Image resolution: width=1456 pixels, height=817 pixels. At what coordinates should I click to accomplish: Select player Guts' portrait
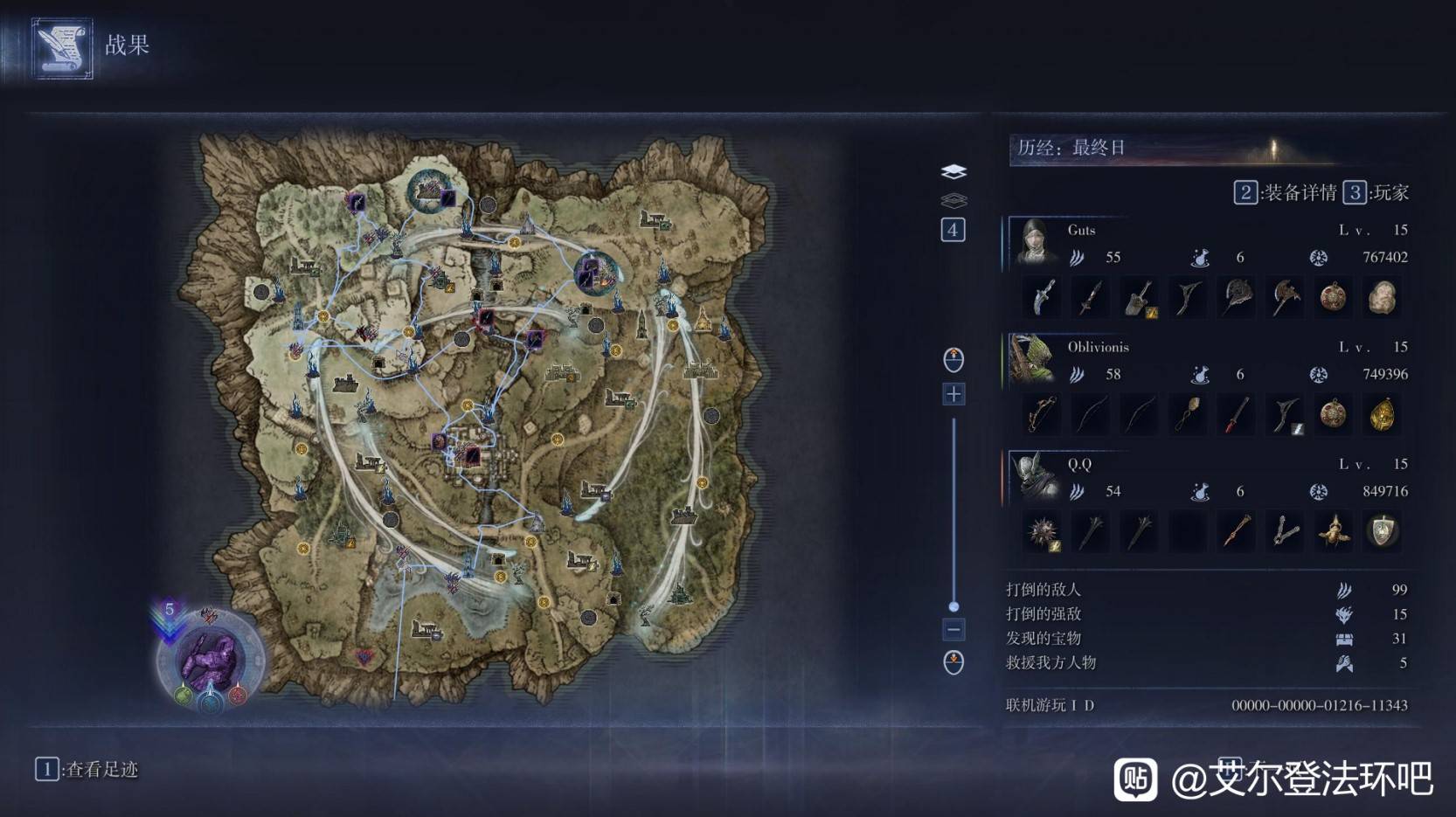[1036, 242]
